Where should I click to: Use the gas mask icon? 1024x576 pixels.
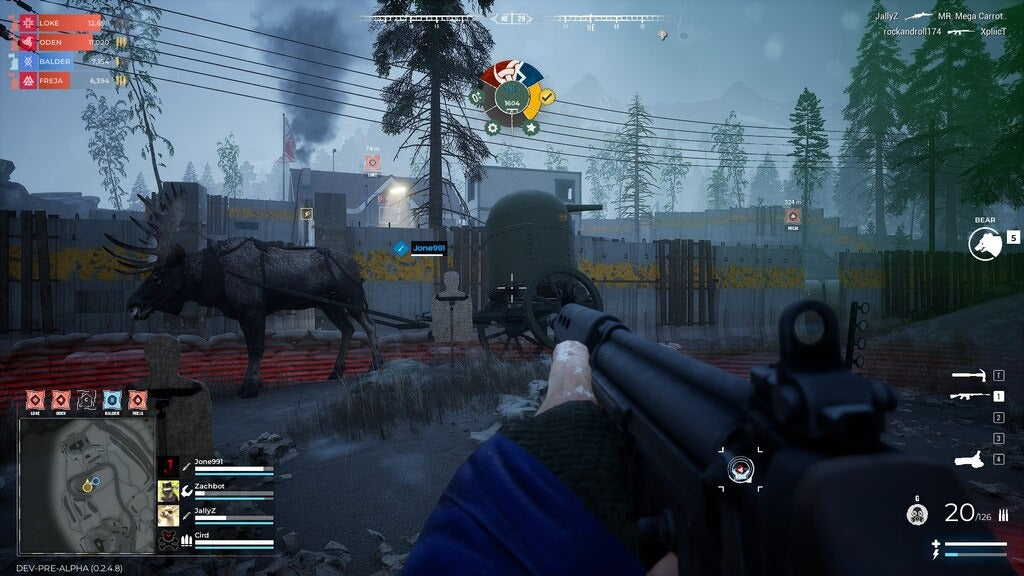click(916, 515)
